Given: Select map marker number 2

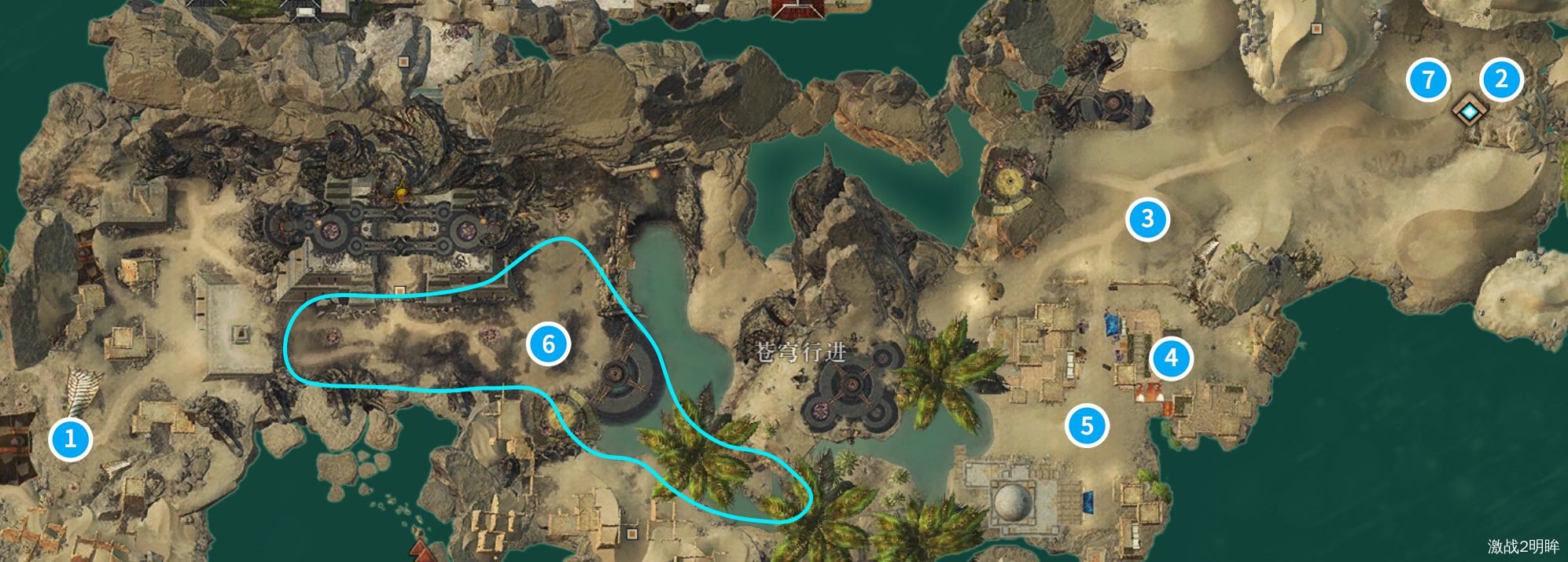Looking at the screenshot, I should click(x=1501, y=79).
